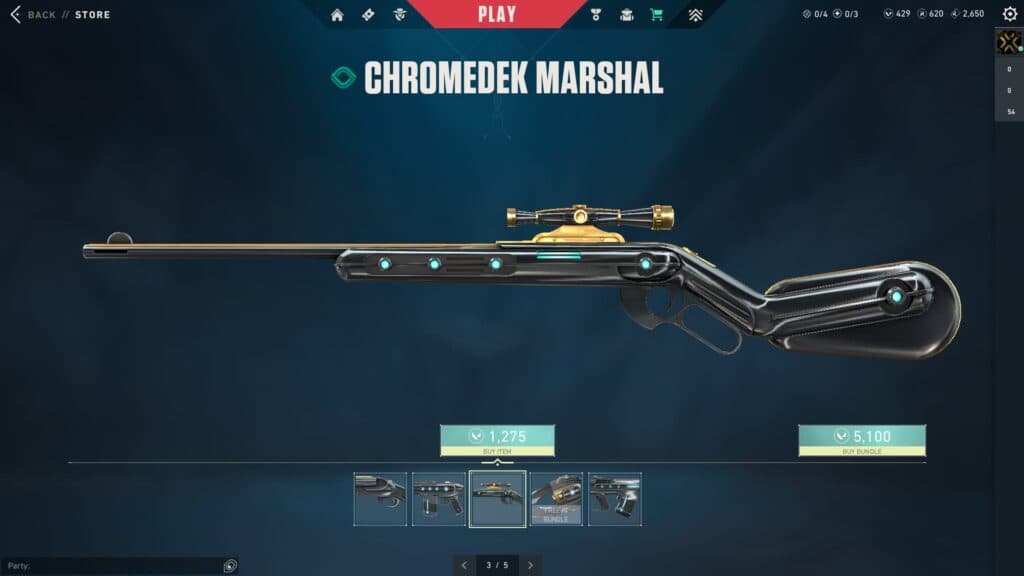Open the party chat icon
This screenshot has height=576, width=1024.
230,566
